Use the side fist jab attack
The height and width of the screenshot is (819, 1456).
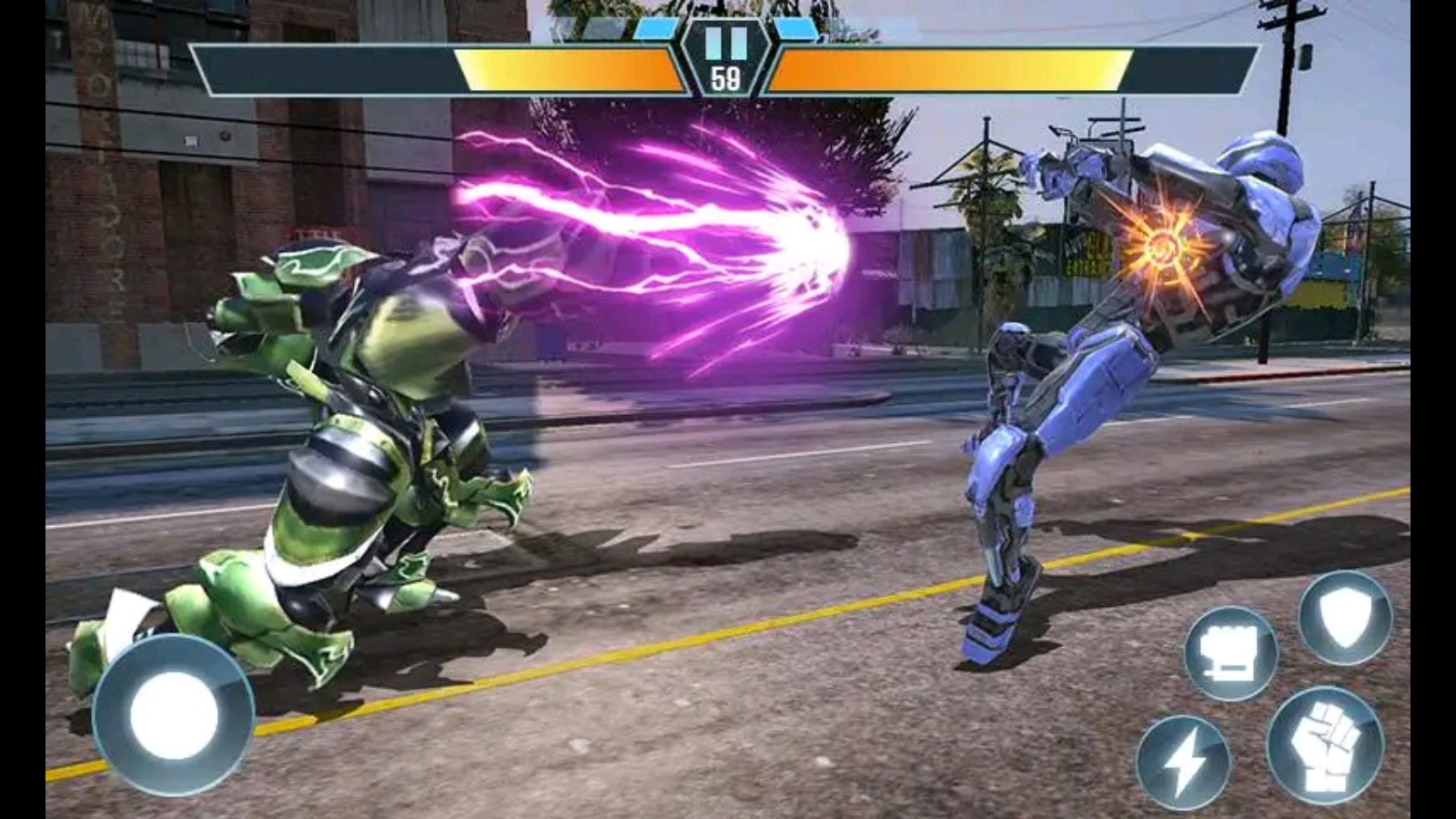click(x=1230, y=653)
